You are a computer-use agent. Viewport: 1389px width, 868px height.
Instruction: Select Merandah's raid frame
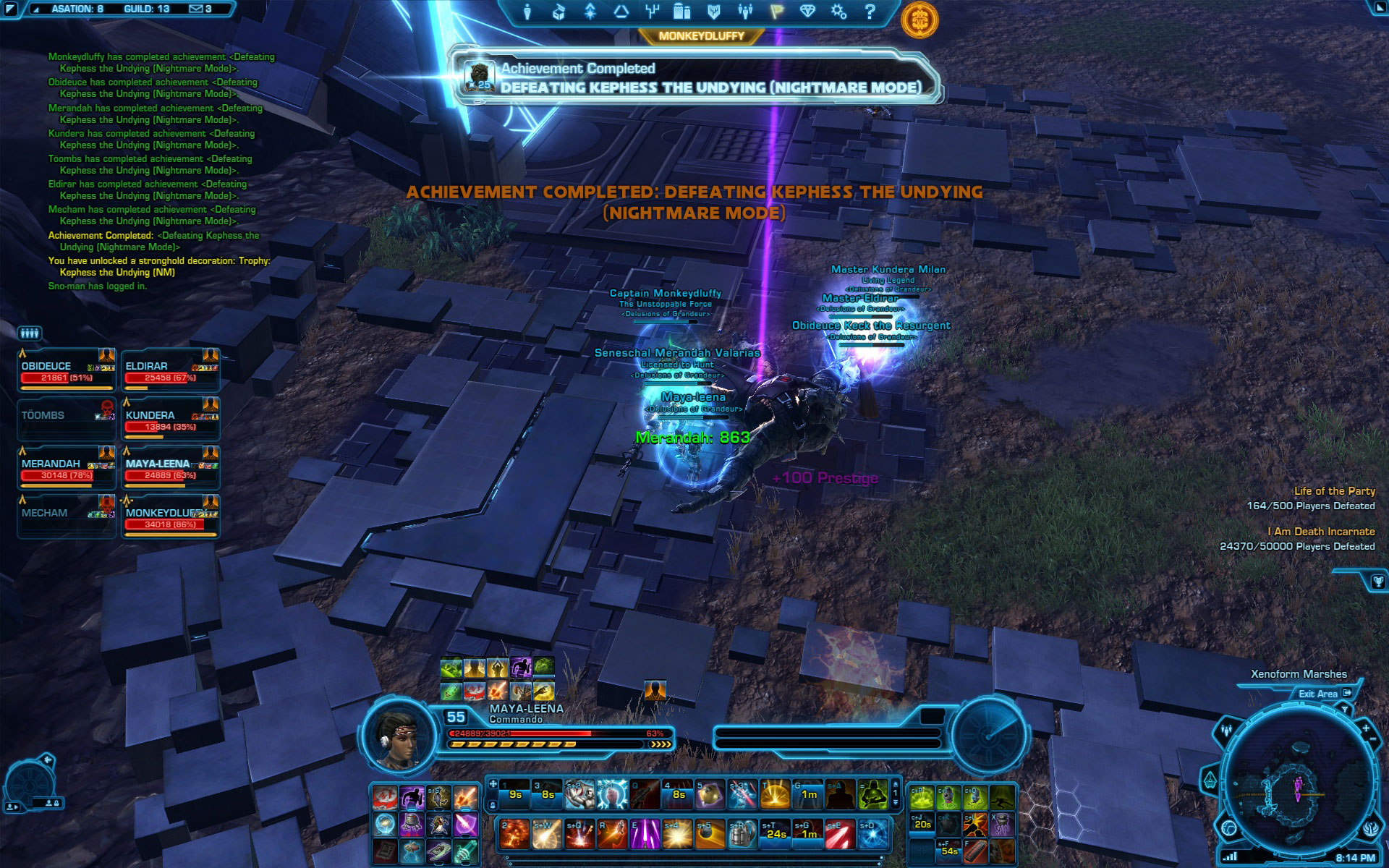(67, 469)
